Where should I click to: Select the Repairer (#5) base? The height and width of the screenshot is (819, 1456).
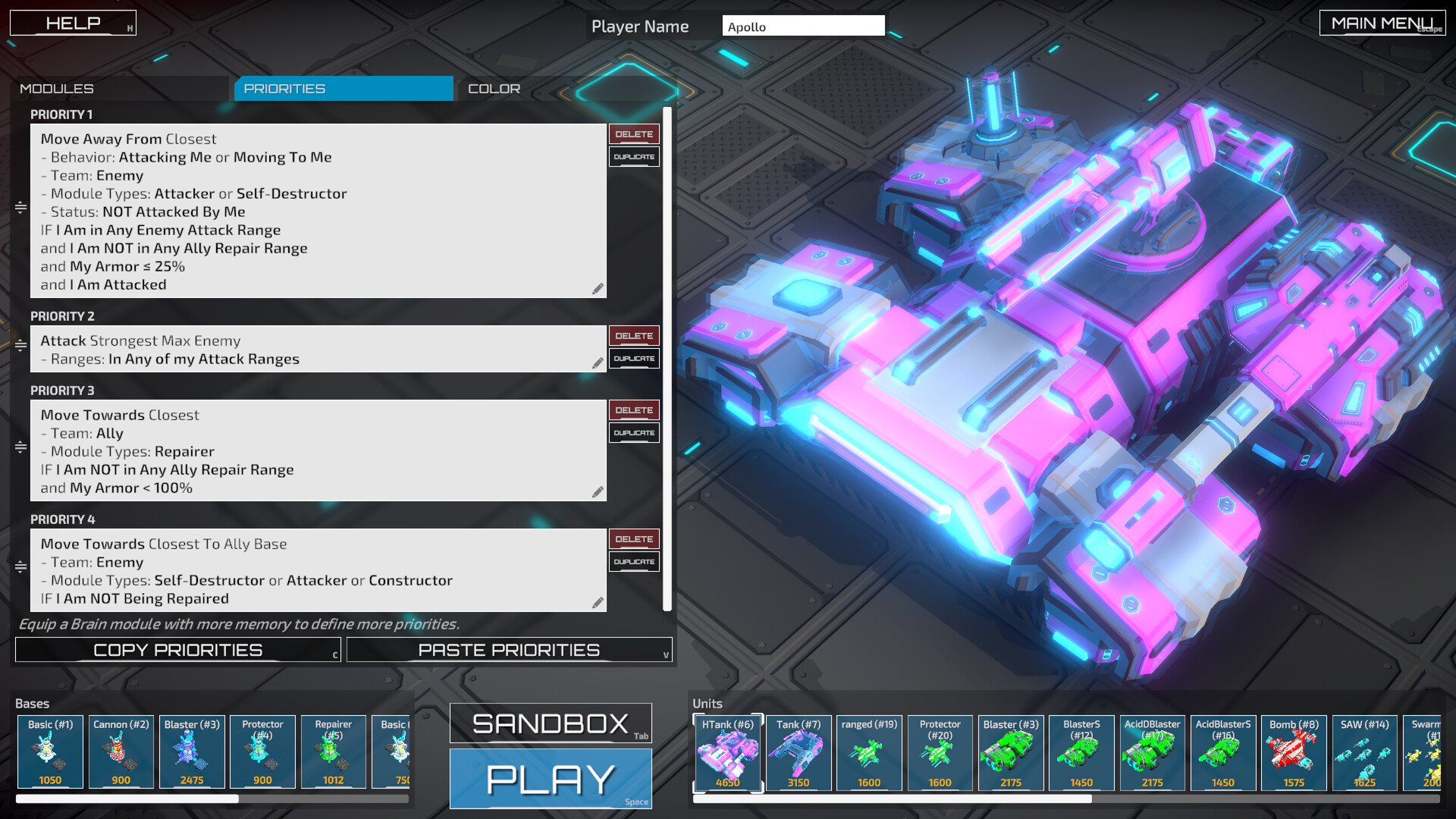[x=333, y=752]
